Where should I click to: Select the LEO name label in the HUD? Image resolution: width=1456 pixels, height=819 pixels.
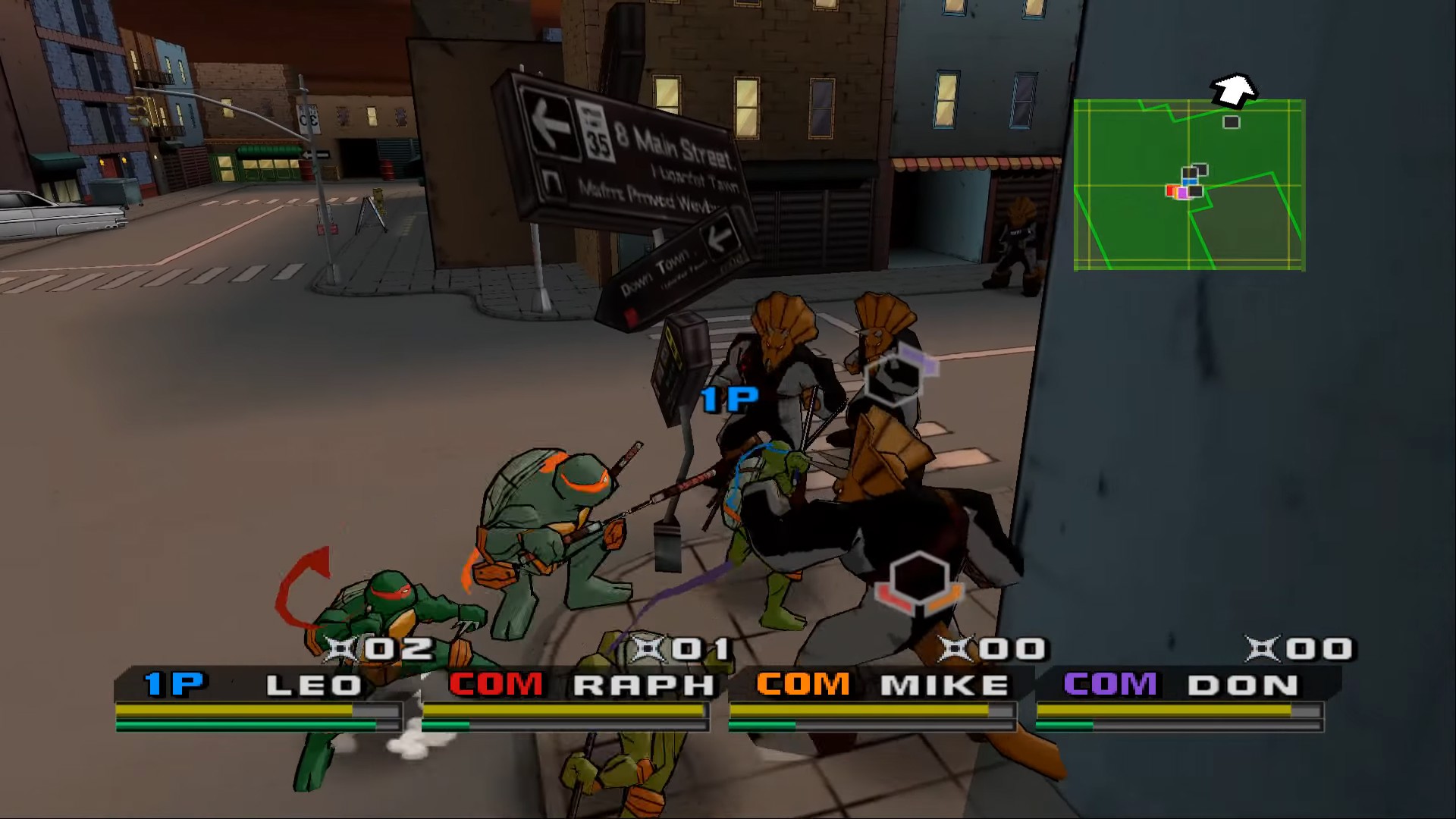point(313,683)
